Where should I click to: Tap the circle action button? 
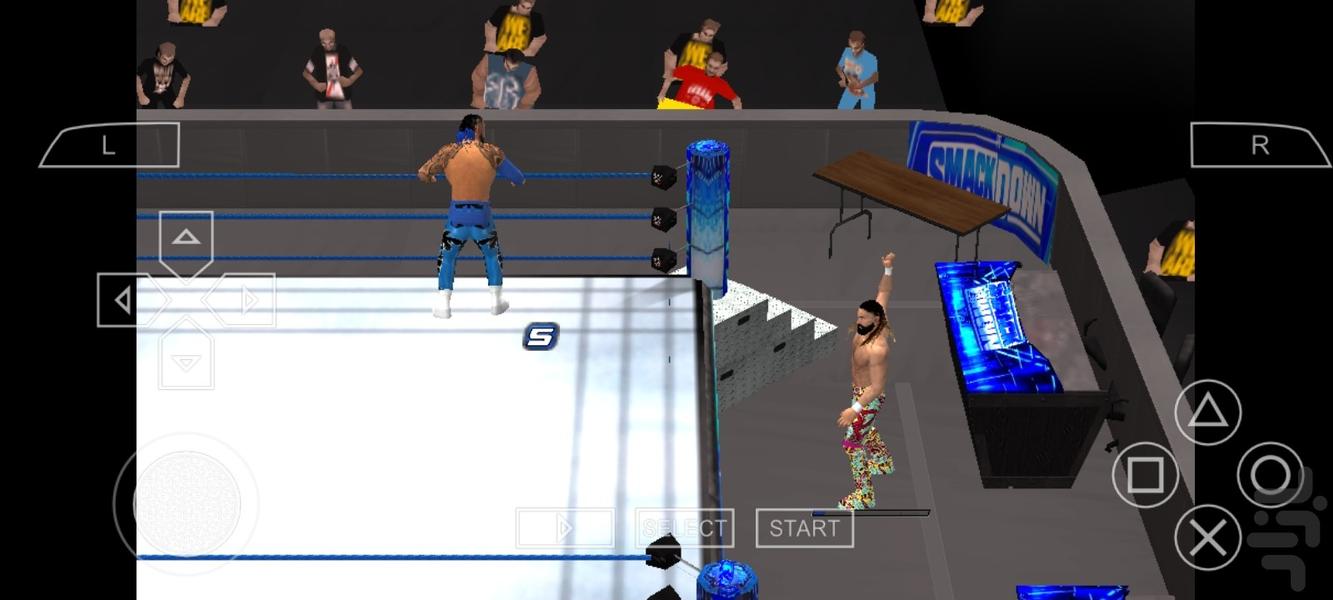click(1270, 475)
